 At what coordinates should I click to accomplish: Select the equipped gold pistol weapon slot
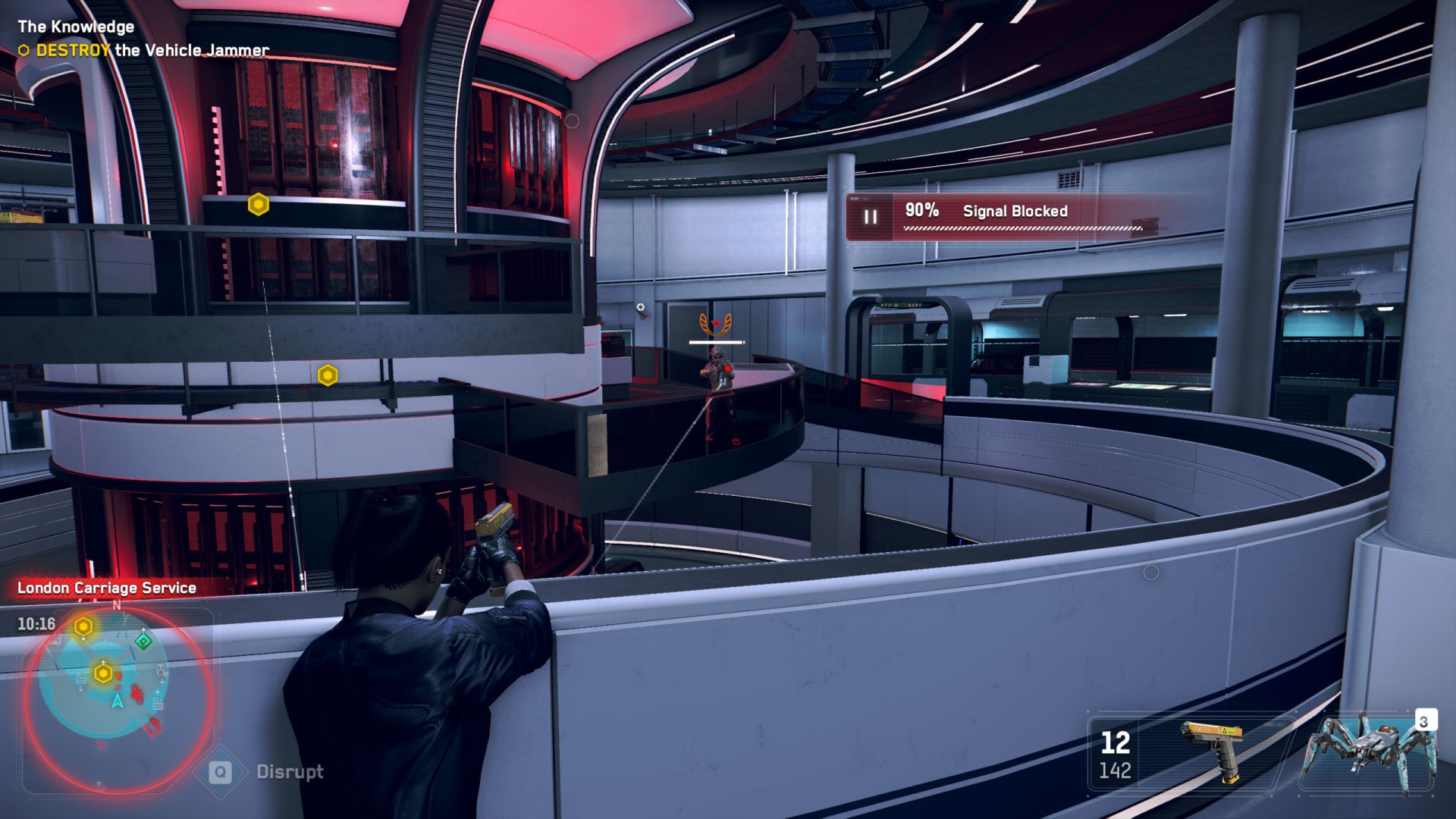[x=1212, y=752]
